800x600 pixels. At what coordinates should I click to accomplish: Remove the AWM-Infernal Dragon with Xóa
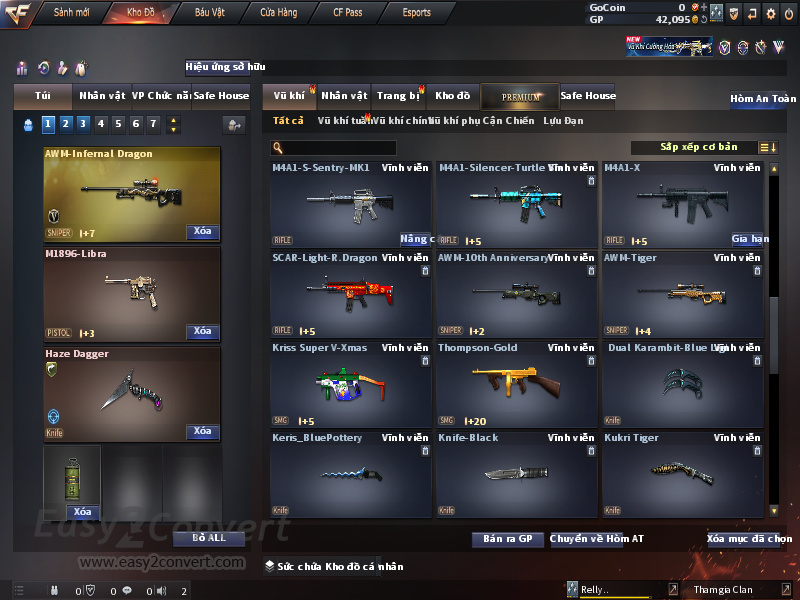coord(203,232)
